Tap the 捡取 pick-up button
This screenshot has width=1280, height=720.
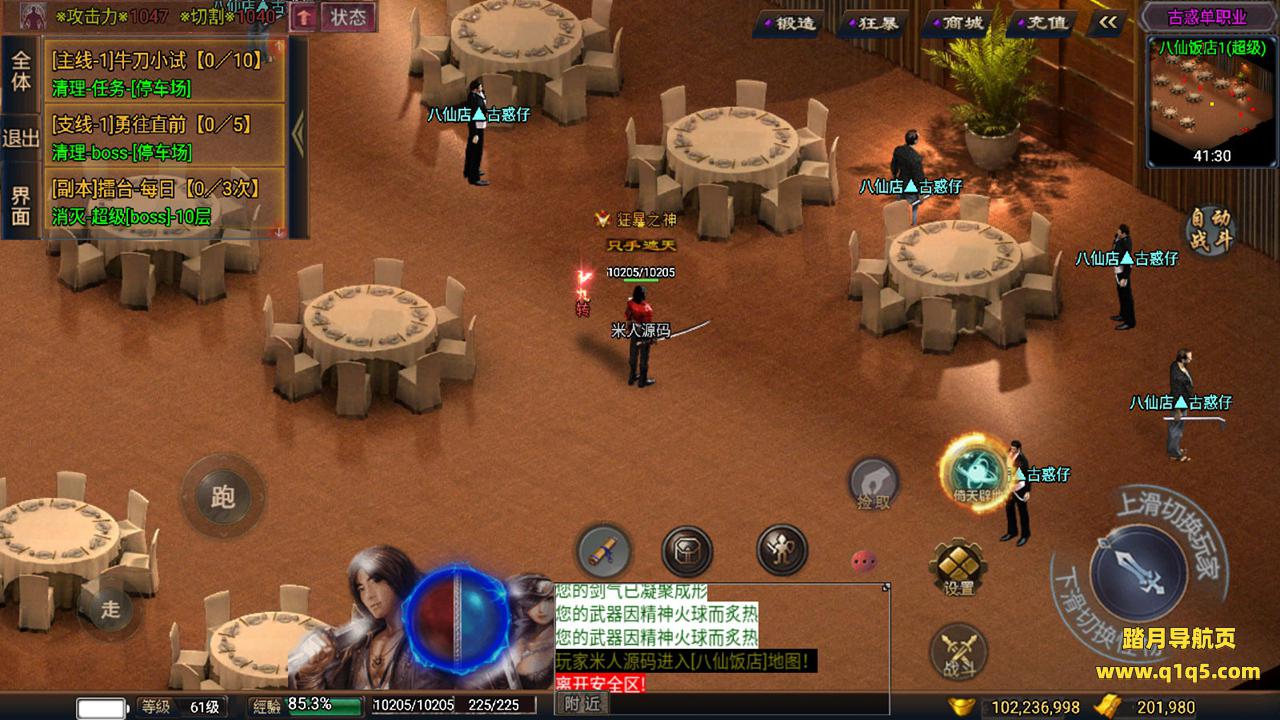pos(873,485)
